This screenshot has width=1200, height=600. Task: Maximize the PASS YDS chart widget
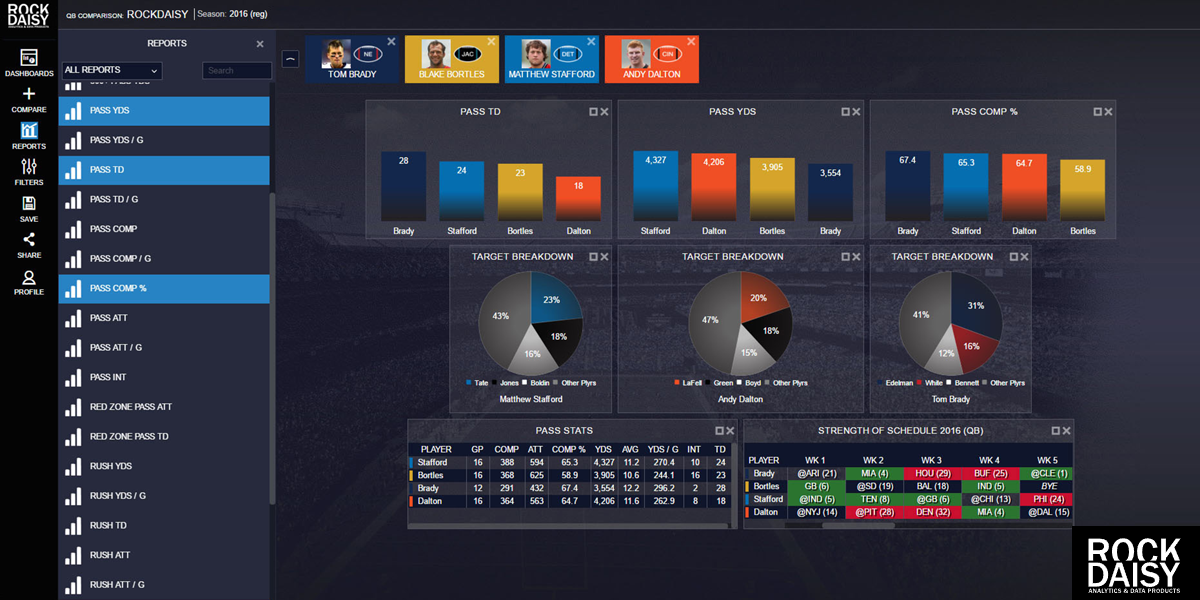(845, 112)
